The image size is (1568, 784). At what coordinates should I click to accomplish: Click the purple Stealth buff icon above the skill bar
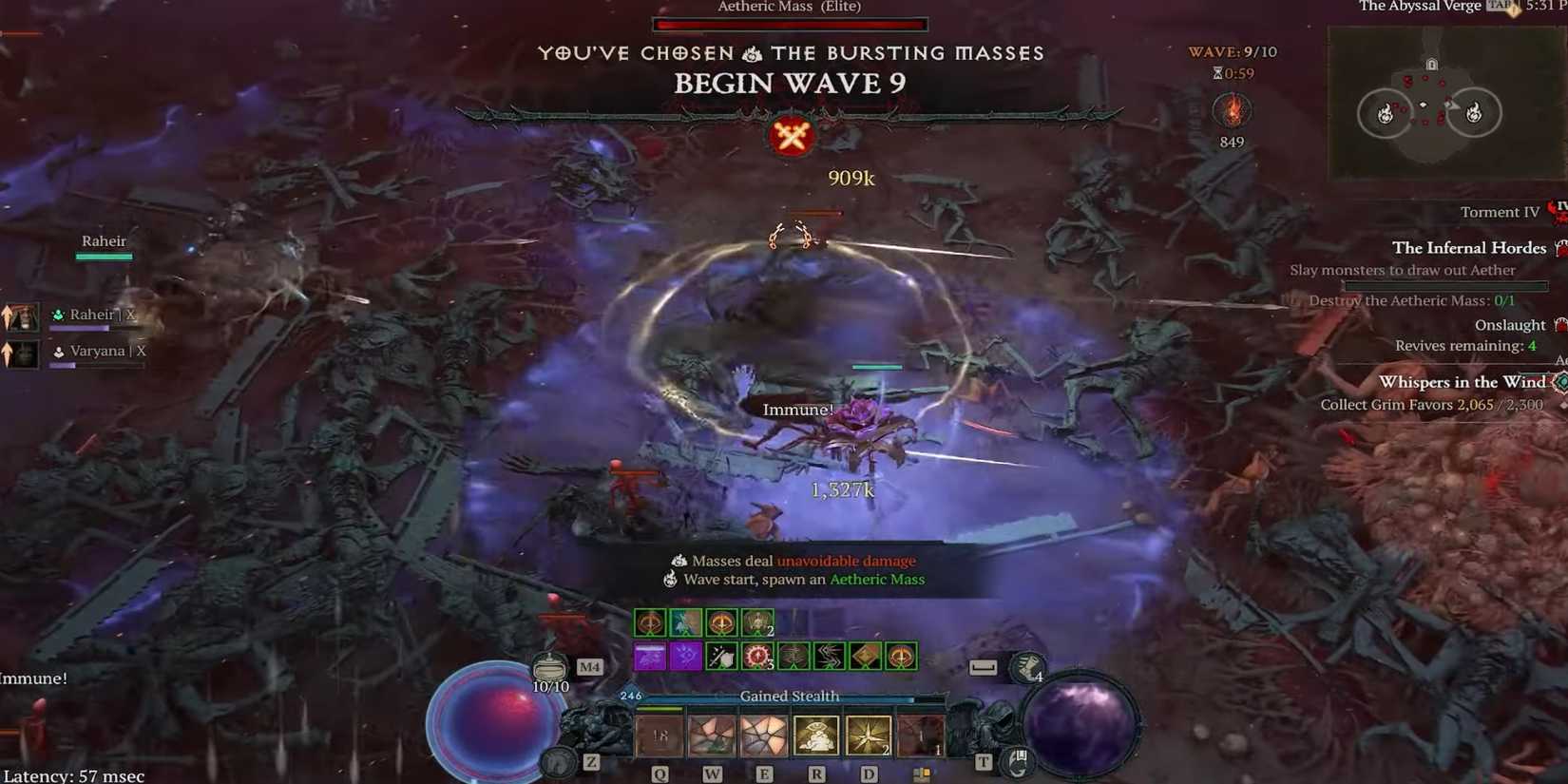[650, 656]
